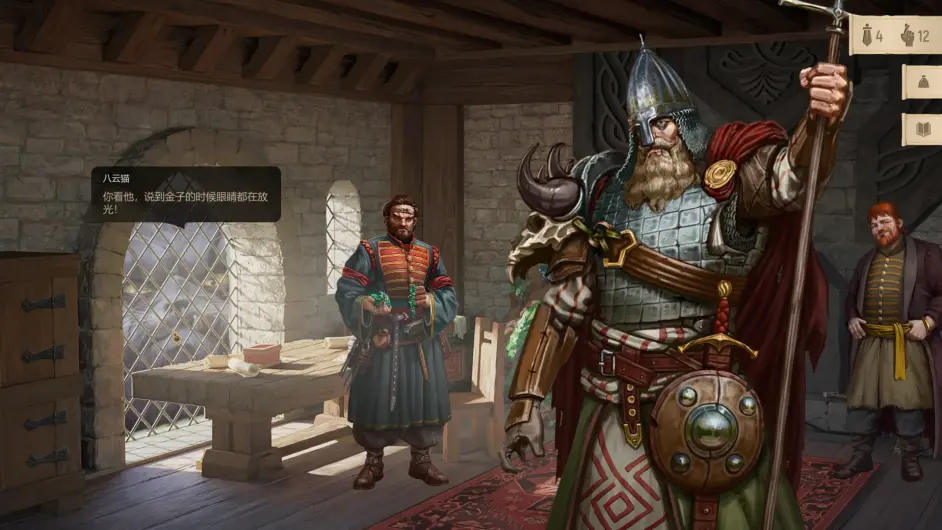This screenshot has width=942, height=530.
Task: Open the coin pouch inventory button
Action: (x=922, y=81)
